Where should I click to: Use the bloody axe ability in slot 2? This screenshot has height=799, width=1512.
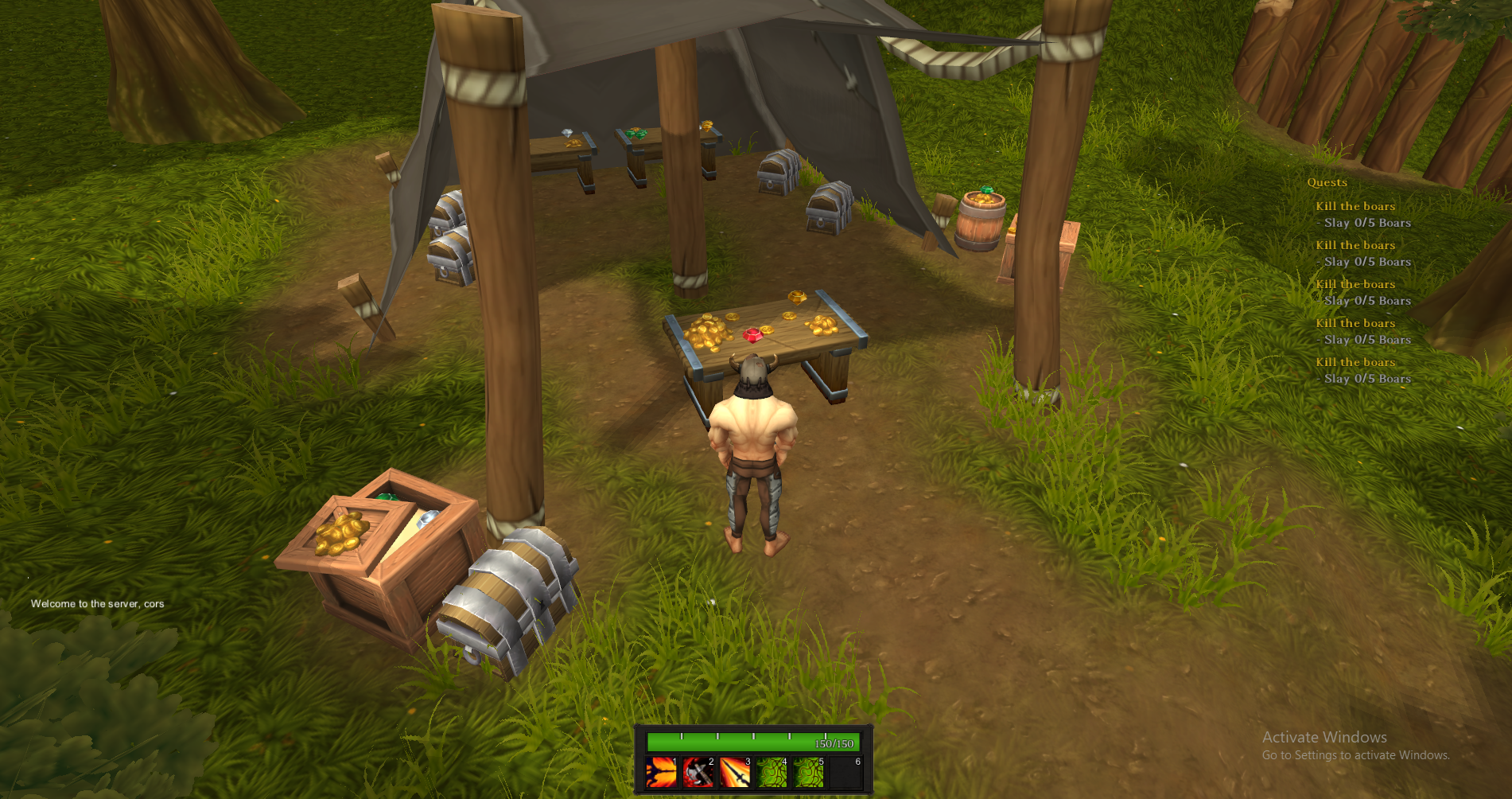click(698, 772)
